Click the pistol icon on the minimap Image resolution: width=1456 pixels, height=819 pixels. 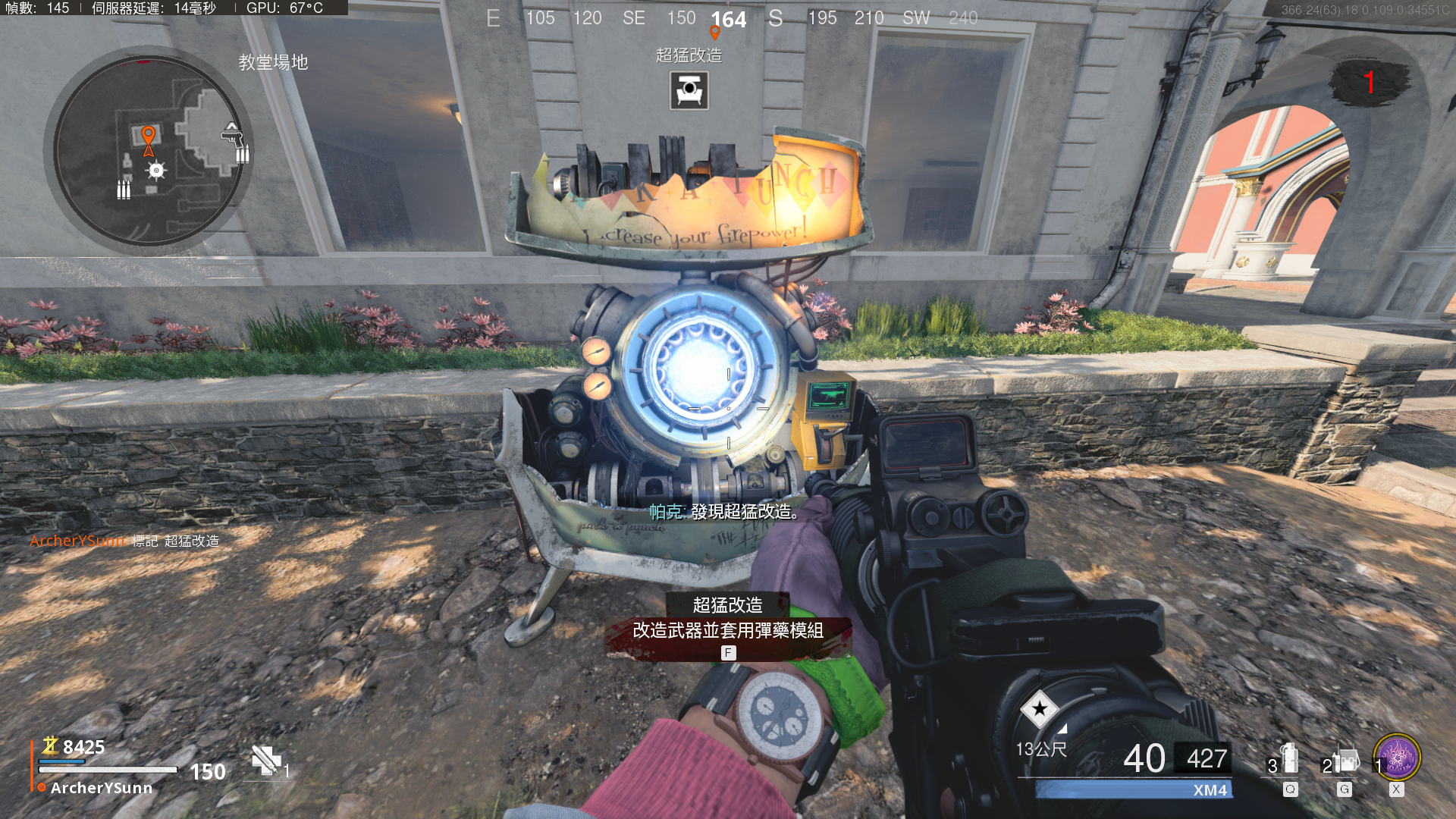[232, 137]
